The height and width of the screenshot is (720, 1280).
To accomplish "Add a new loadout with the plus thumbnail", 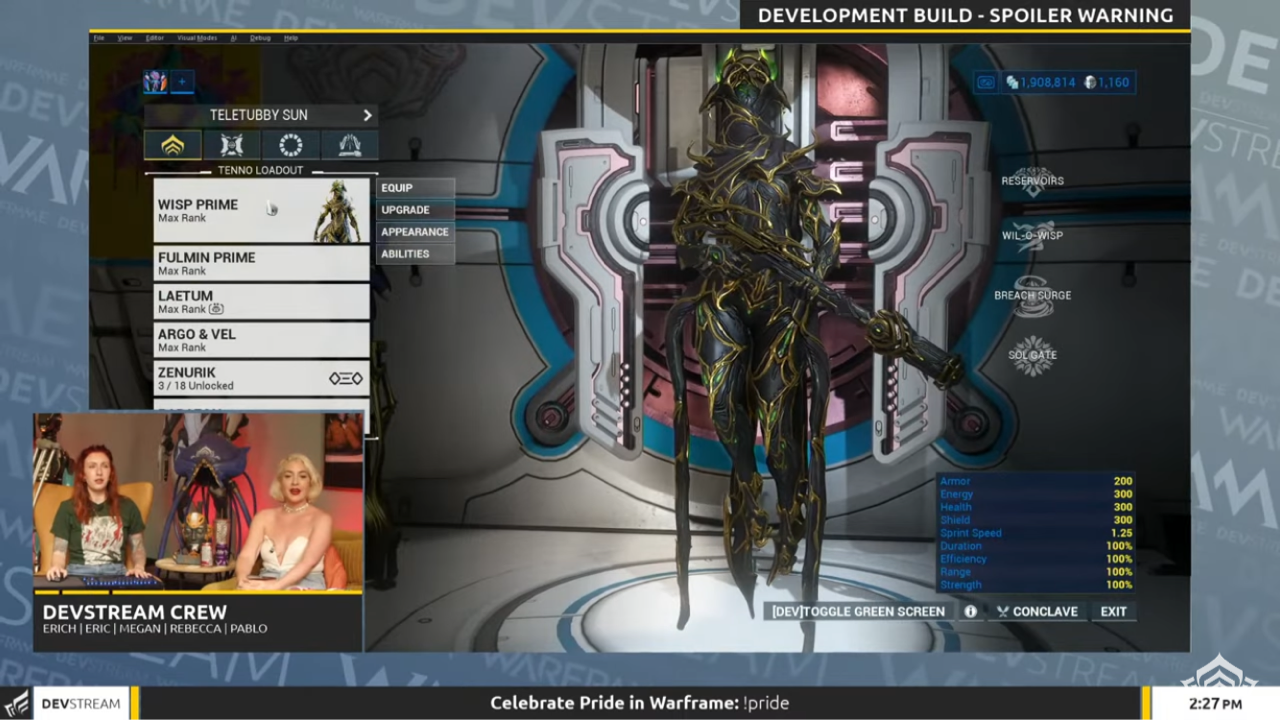I will click(x=182, y=82).
